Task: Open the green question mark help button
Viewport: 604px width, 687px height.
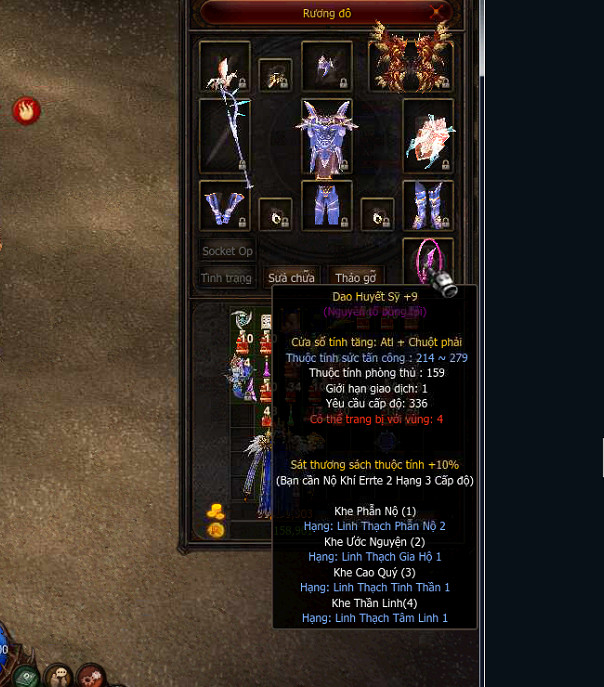Action: (x=27, y=676)
